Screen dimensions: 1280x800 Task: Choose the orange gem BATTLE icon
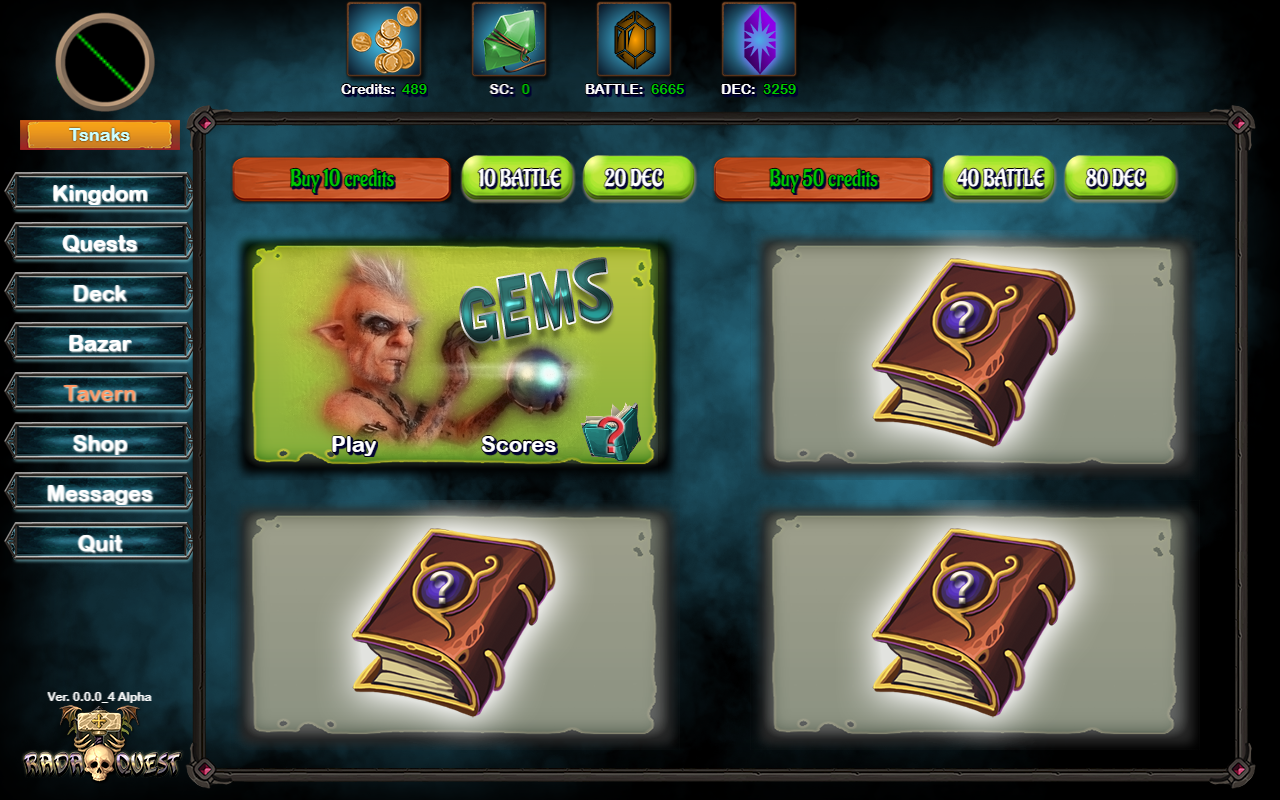[634, 39]
